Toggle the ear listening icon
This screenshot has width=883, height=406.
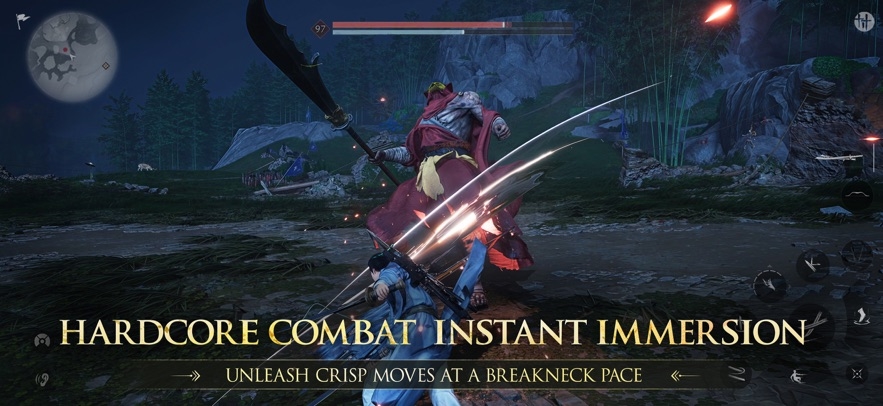[42, 380]
